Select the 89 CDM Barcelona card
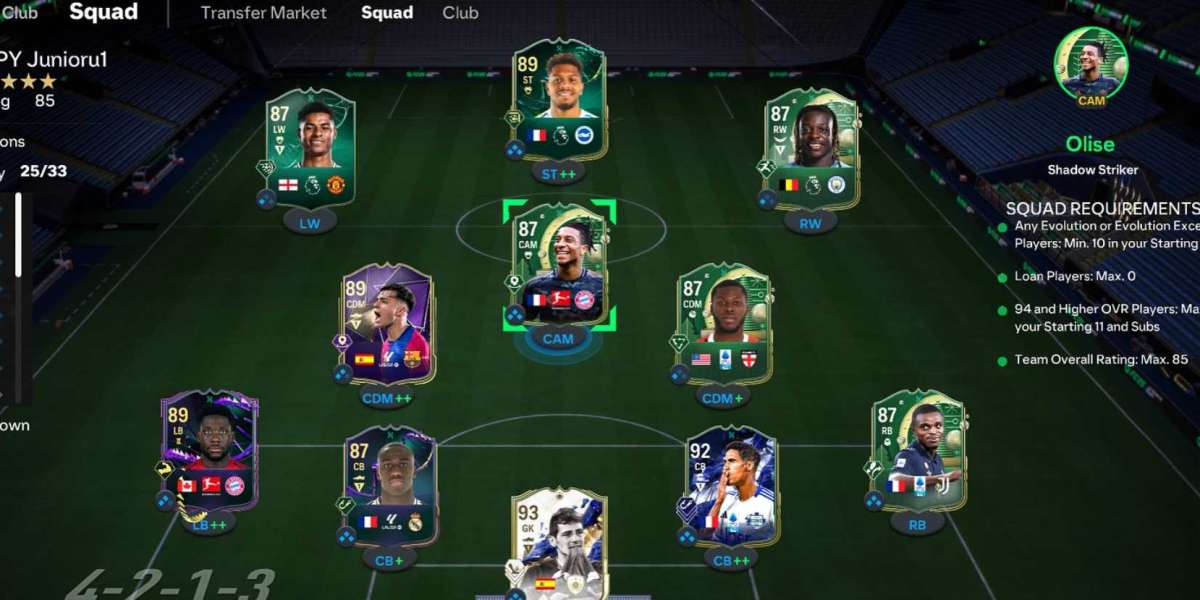This screenshot has width=1200, height=600. pyautogui.click(x=388, y=323)
